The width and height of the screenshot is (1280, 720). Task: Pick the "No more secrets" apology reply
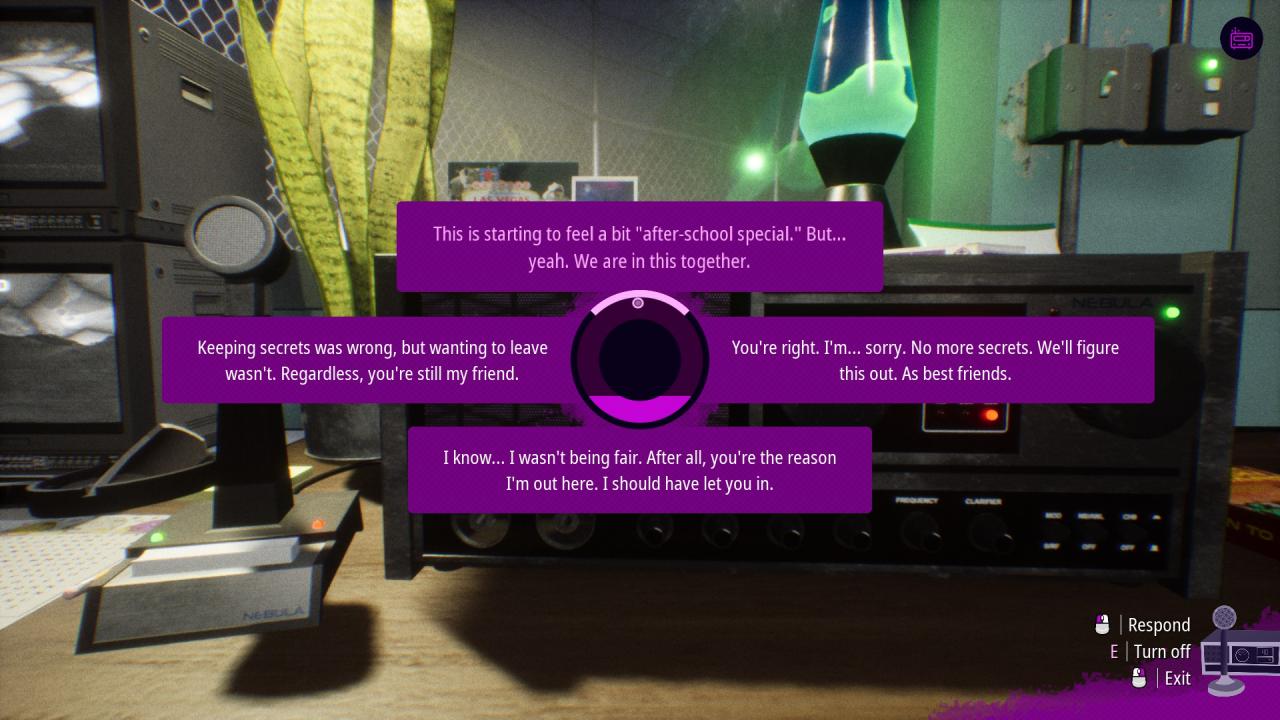(925, 360)
